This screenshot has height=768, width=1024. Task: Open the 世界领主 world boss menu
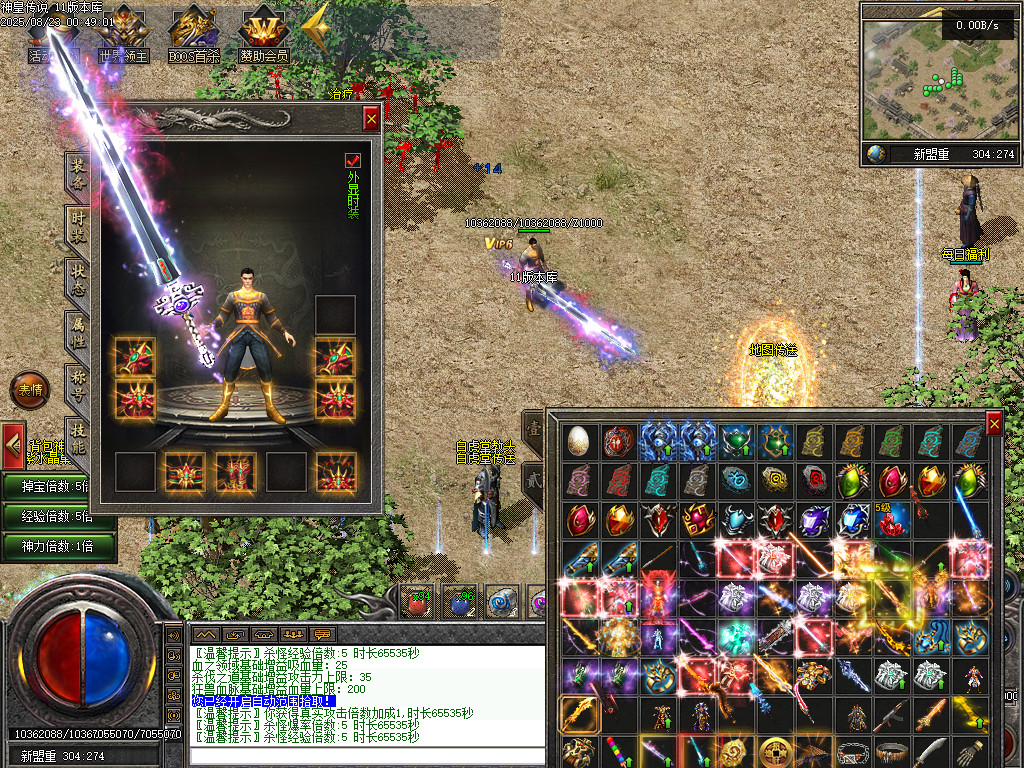tap(123, 34)
